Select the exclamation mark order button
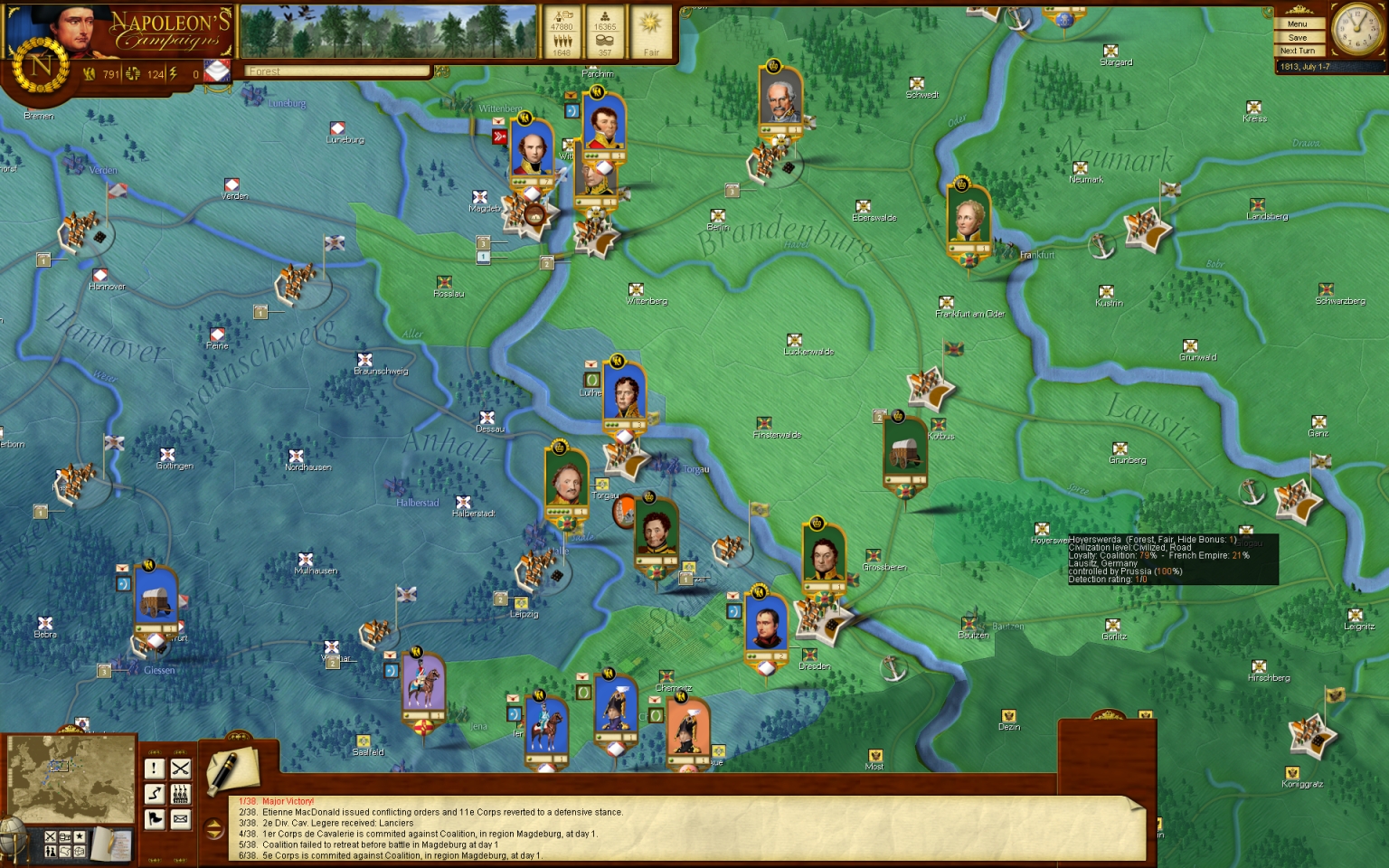The height and width of the screenshot is (868, 1389). tap(155, 769)
